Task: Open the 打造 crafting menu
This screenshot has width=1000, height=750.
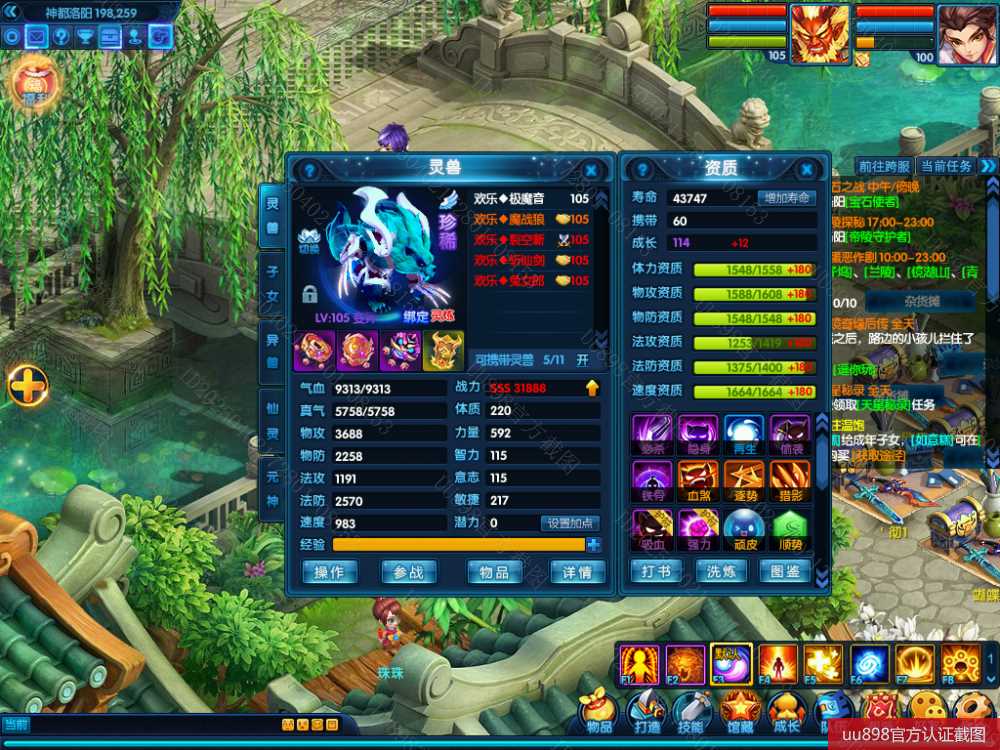Action: coord(646,713)
